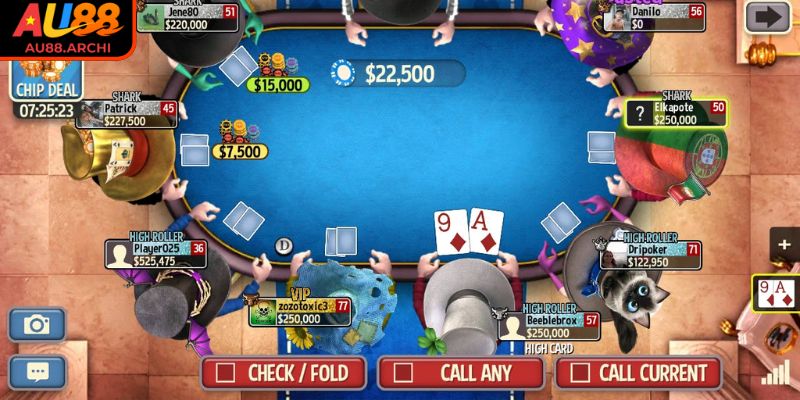
Task: Show Player025's profile nameplate
Action: 156,254
